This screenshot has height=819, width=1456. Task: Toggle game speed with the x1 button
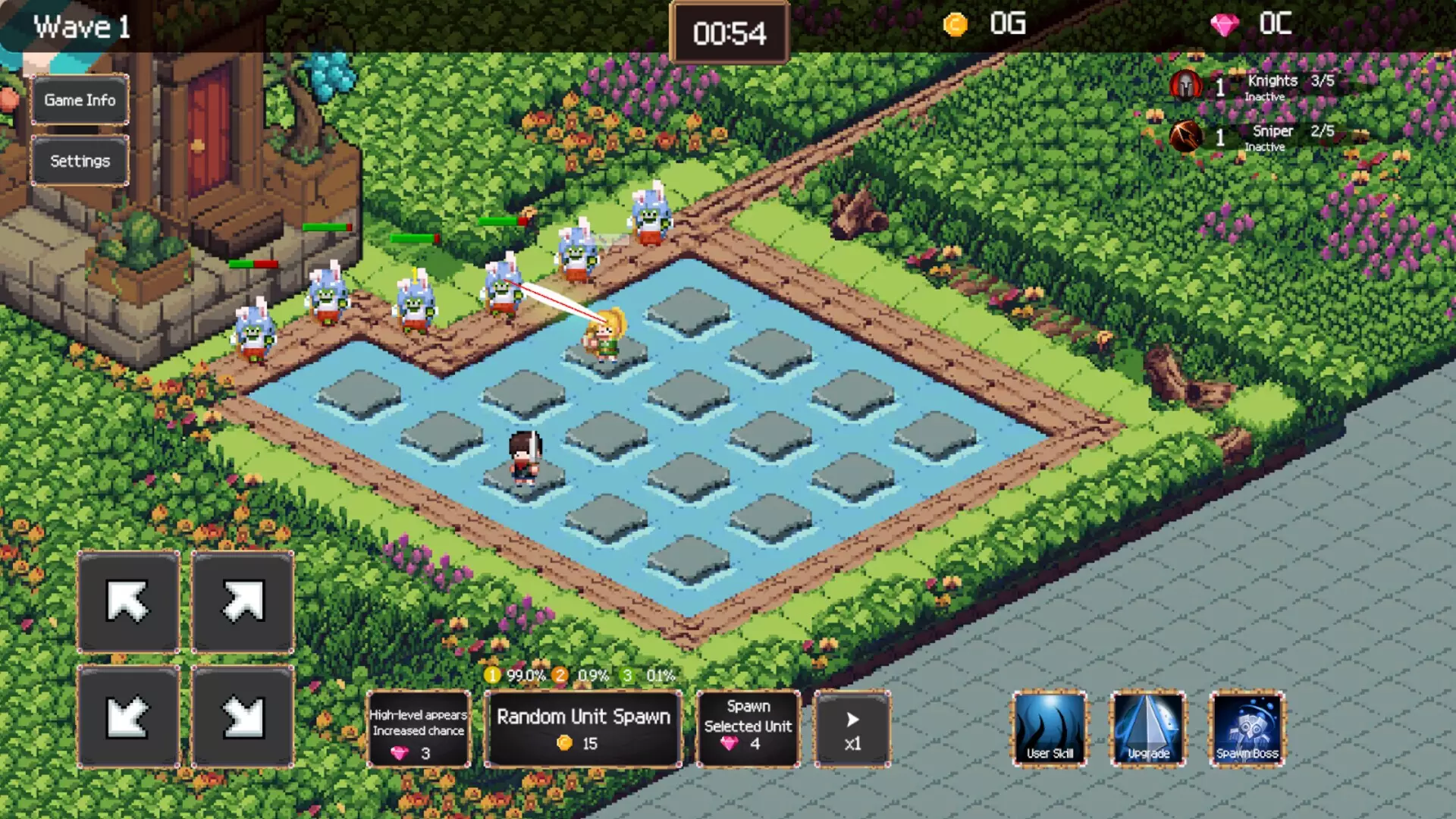click(x=852, y=729)
